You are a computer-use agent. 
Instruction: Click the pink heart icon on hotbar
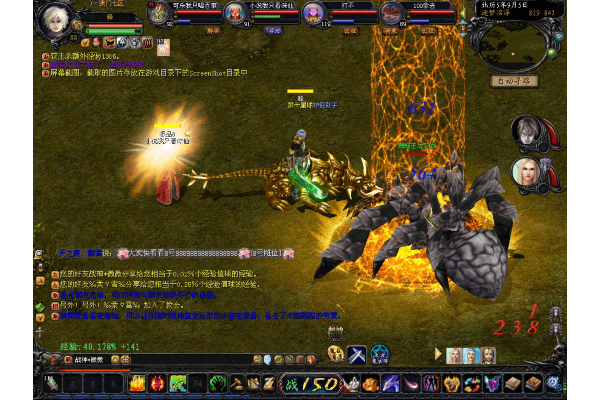tap(492, 382)
